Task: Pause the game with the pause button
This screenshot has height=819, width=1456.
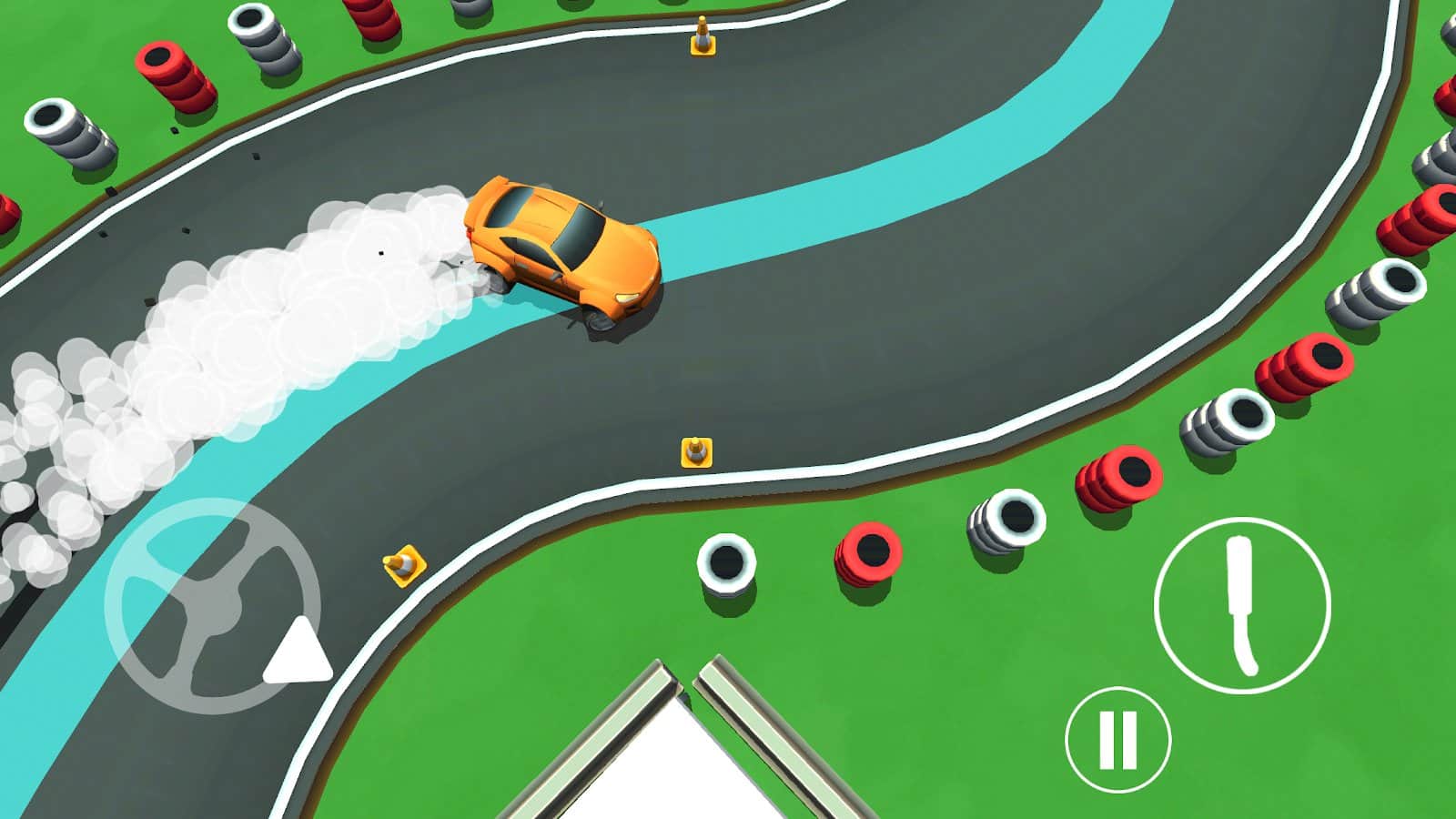Action: (x=1117, y=739)
